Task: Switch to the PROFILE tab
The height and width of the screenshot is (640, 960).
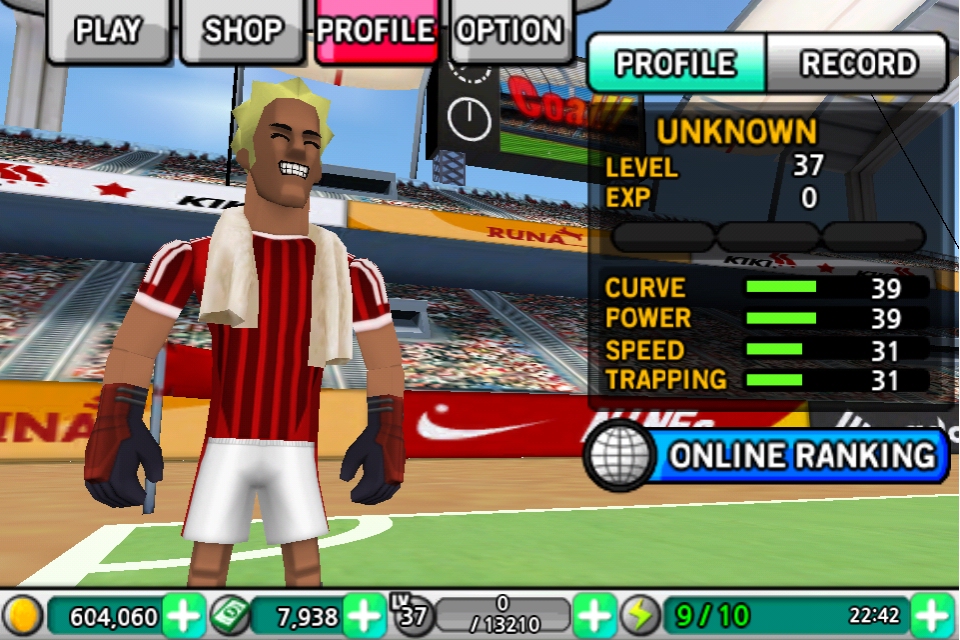Action: (x=676, y=64)
